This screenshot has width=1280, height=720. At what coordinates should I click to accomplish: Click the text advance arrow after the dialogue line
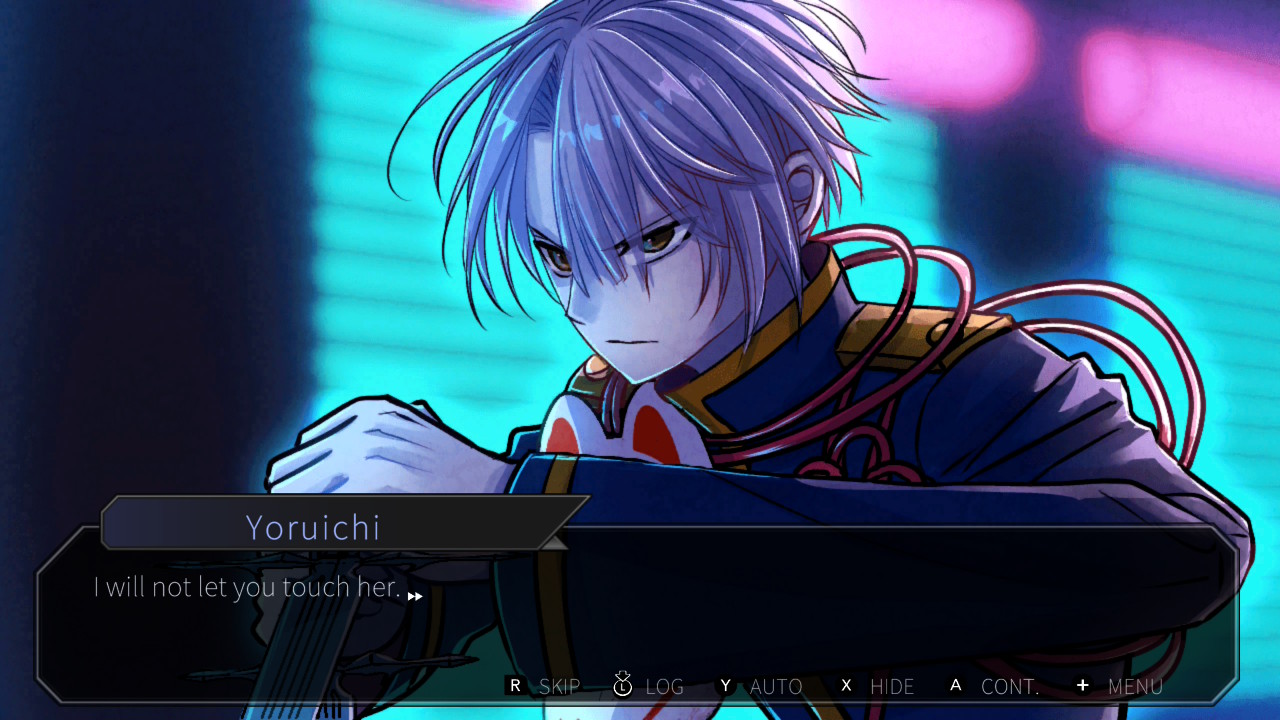click(415, 596)
